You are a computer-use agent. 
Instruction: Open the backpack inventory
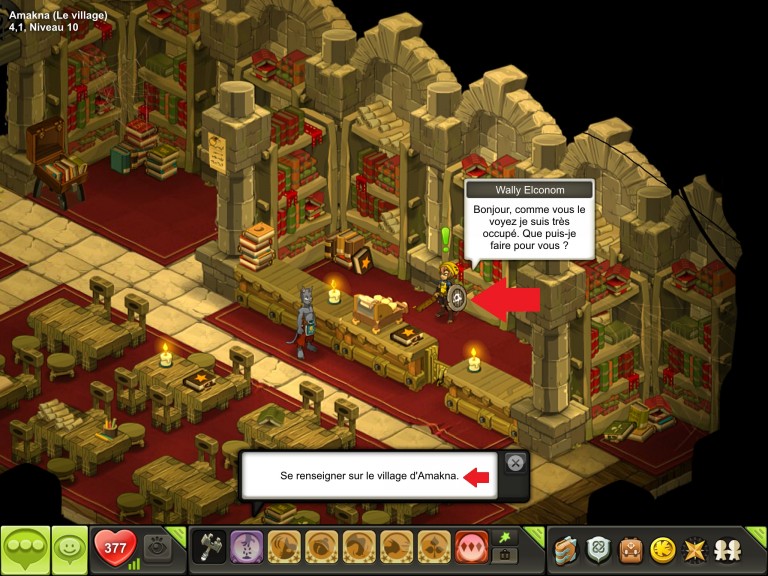pos(630,549)
